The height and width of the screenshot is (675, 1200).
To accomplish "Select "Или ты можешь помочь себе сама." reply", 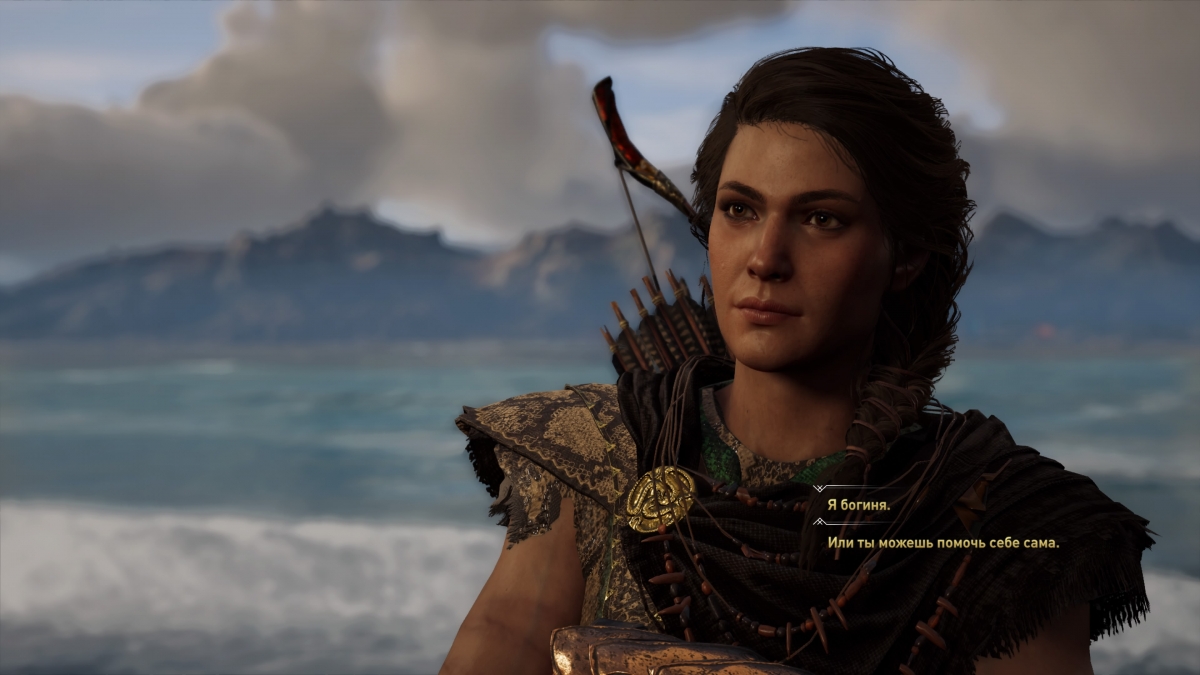I will point(942,542).
